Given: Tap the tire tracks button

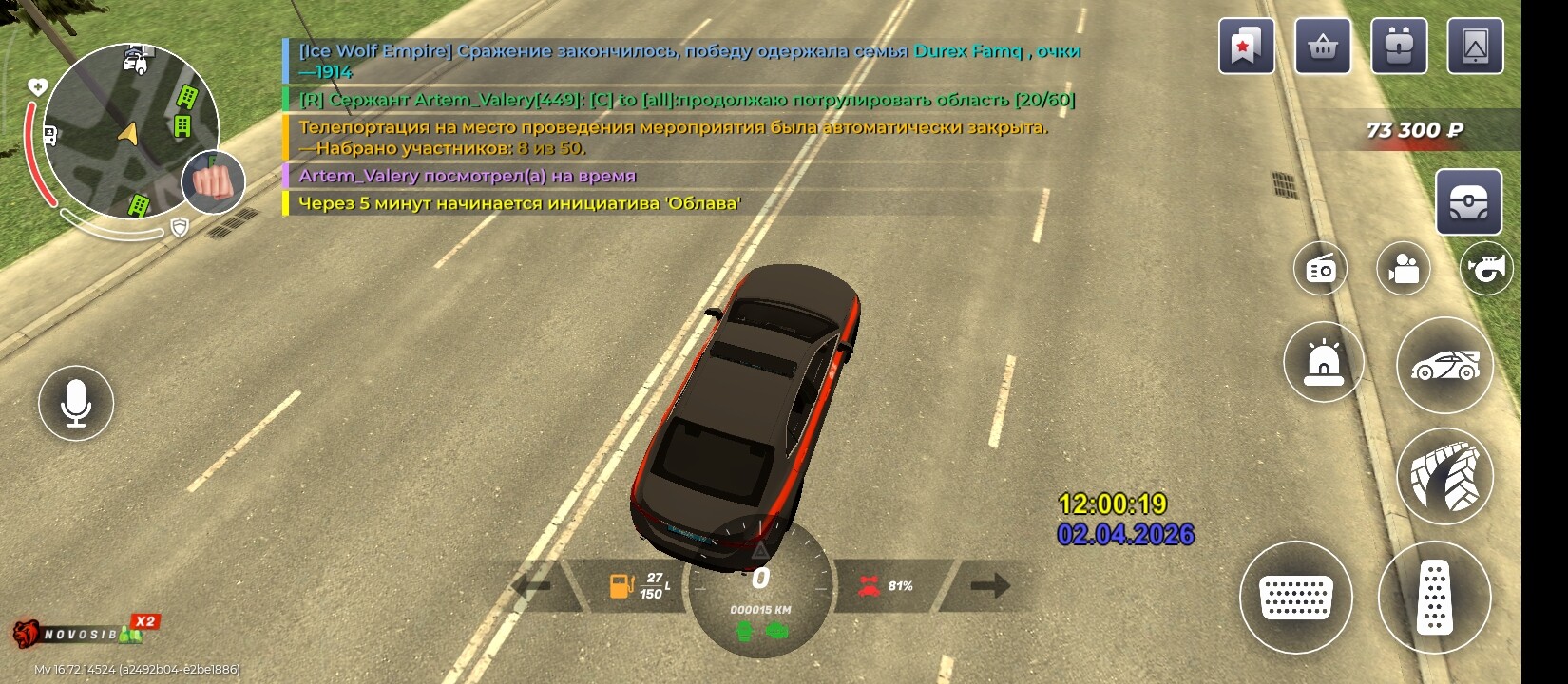Looking at the screenshot, I should pos(1444,476).
